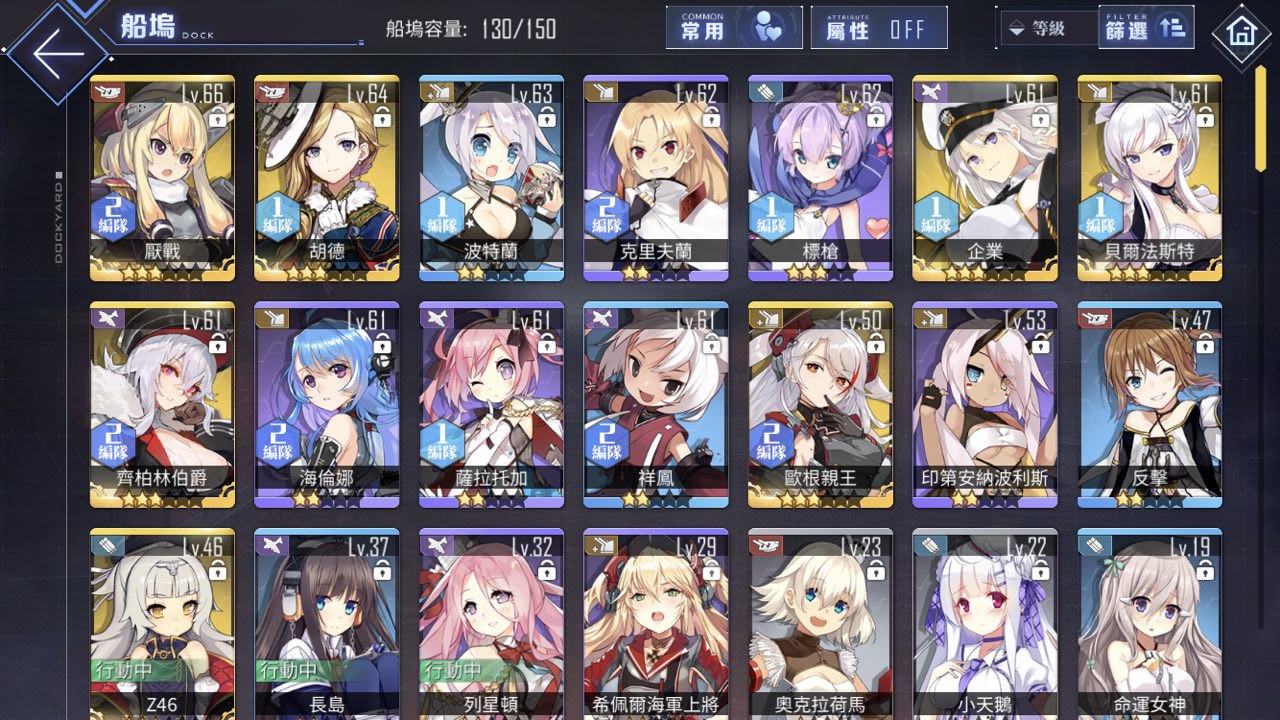Choose the 企業 ship card

click(x=985, y=178)
